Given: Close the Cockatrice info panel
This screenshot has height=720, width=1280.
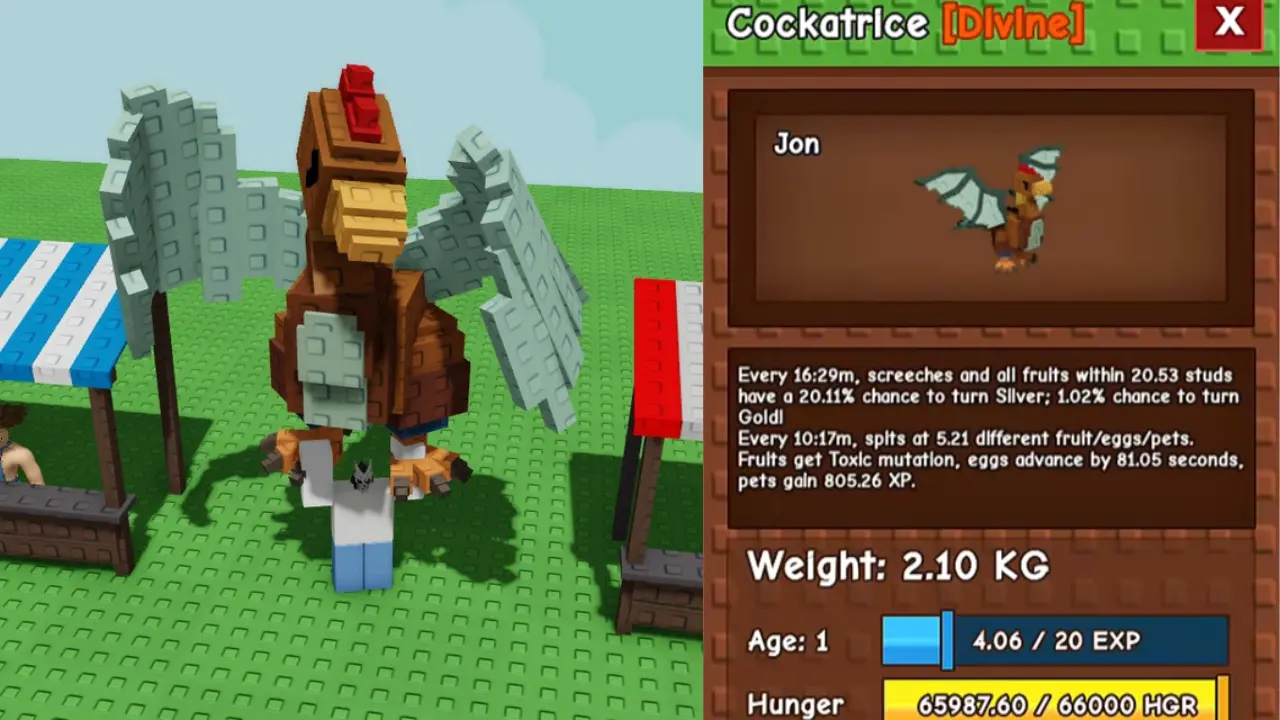Looking at the screenshot, I should (x=1229, y=24).
